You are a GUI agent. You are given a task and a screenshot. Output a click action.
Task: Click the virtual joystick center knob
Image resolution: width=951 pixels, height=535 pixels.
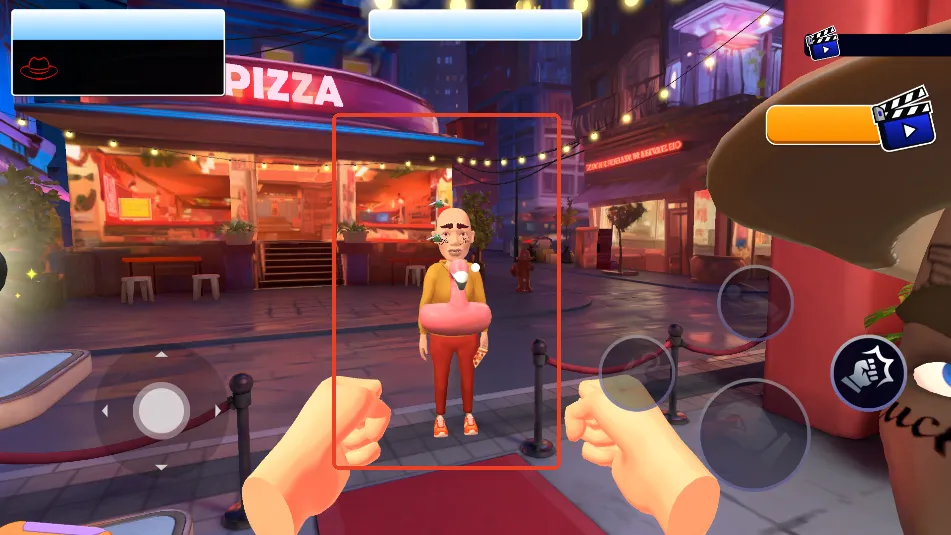[x=161, y=411]
